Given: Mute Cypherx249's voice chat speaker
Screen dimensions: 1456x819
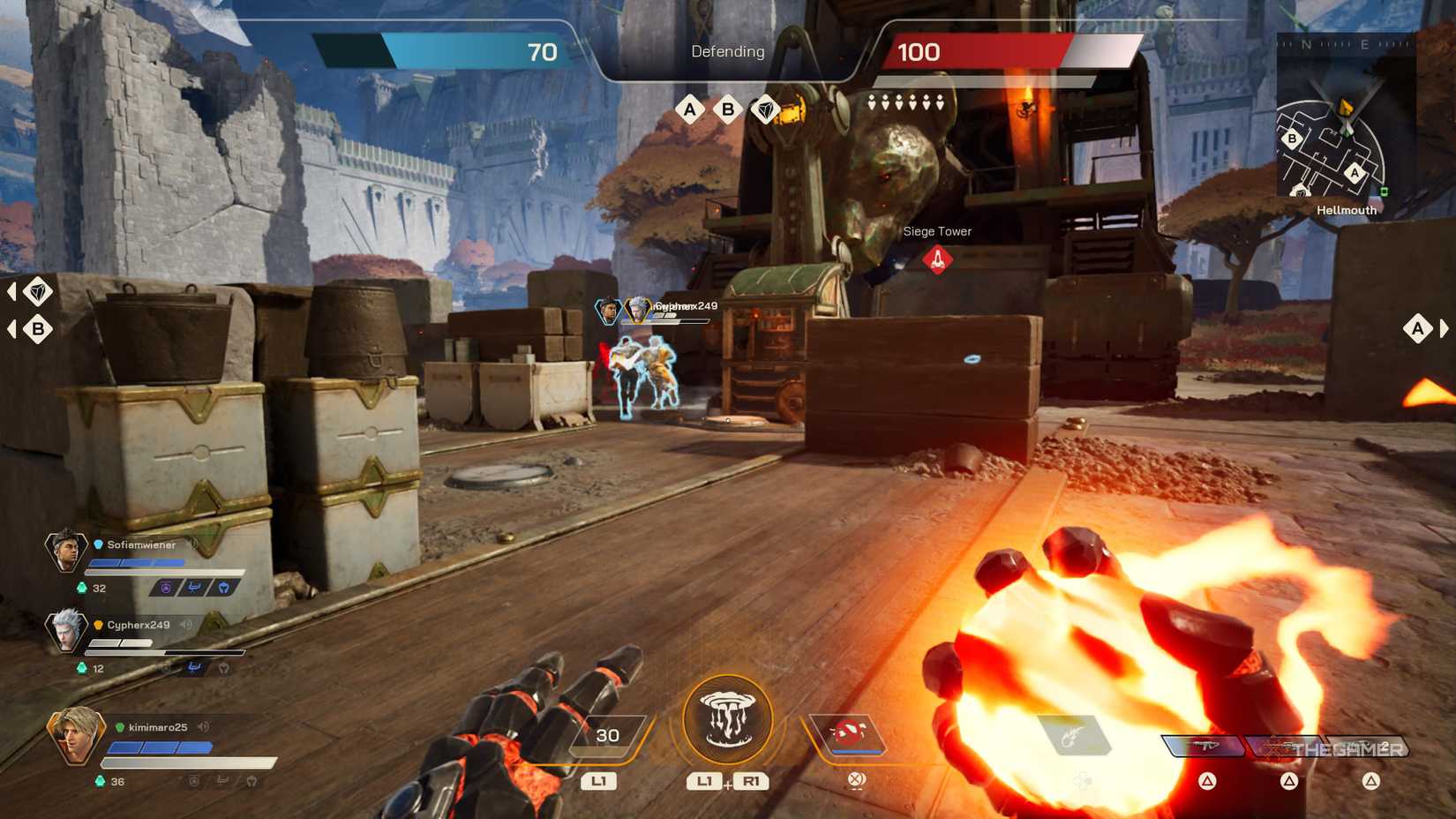Looking at the screenshot, I should 186,625.
